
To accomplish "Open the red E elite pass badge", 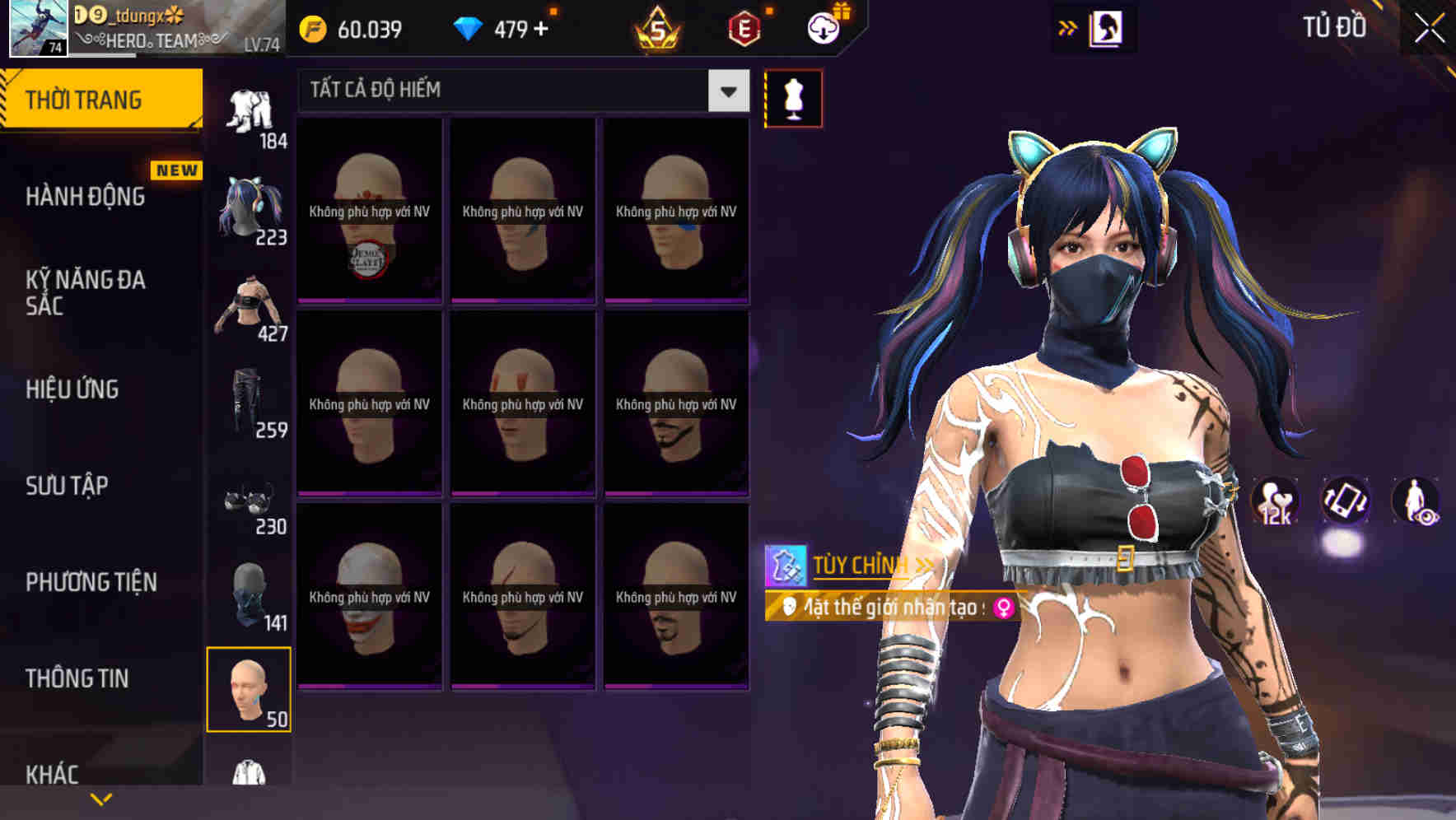I will 744,27.
